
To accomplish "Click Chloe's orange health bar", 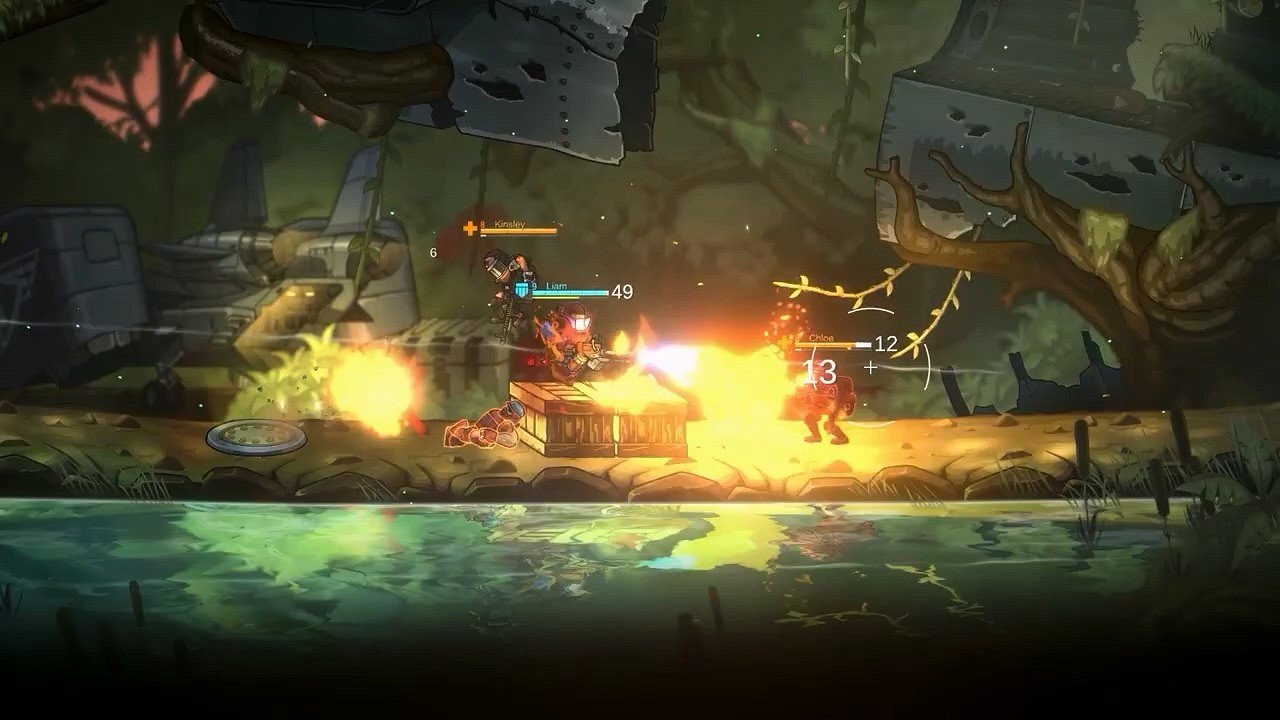I will pyautogui.click(x=826, y=344).
